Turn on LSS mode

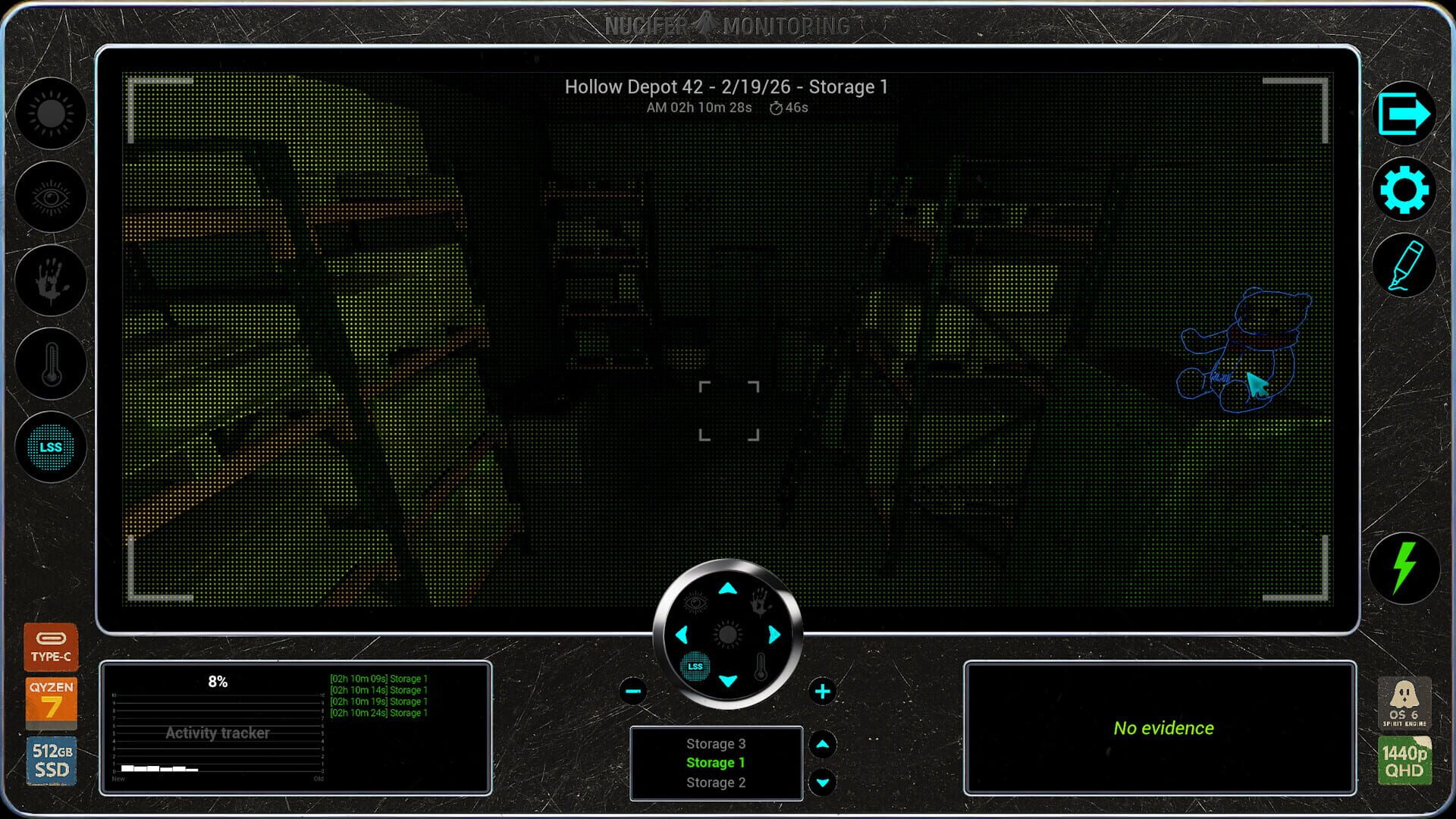[x=50, y=447]
